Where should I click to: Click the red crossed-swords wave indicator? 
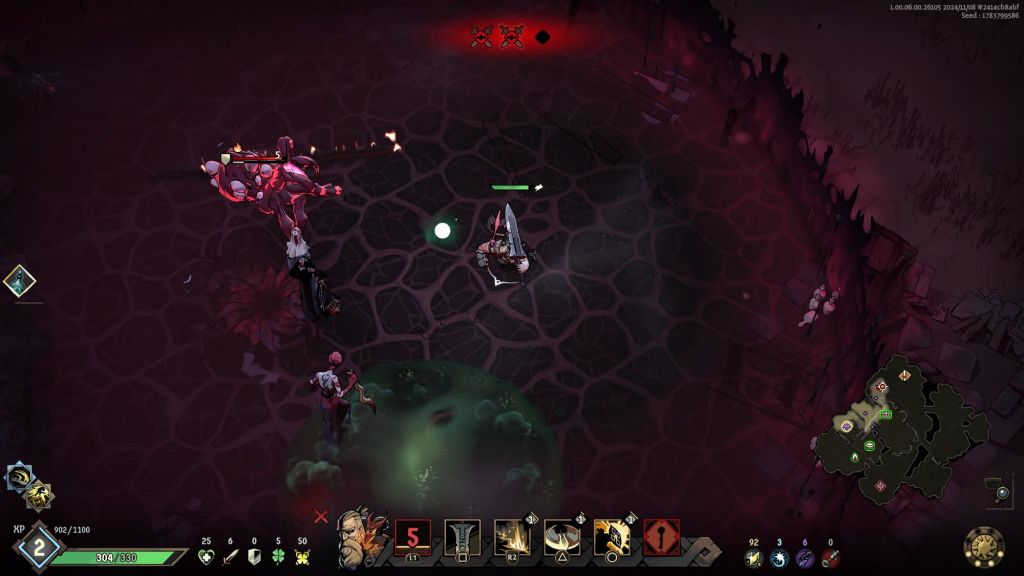pos(482,37)
